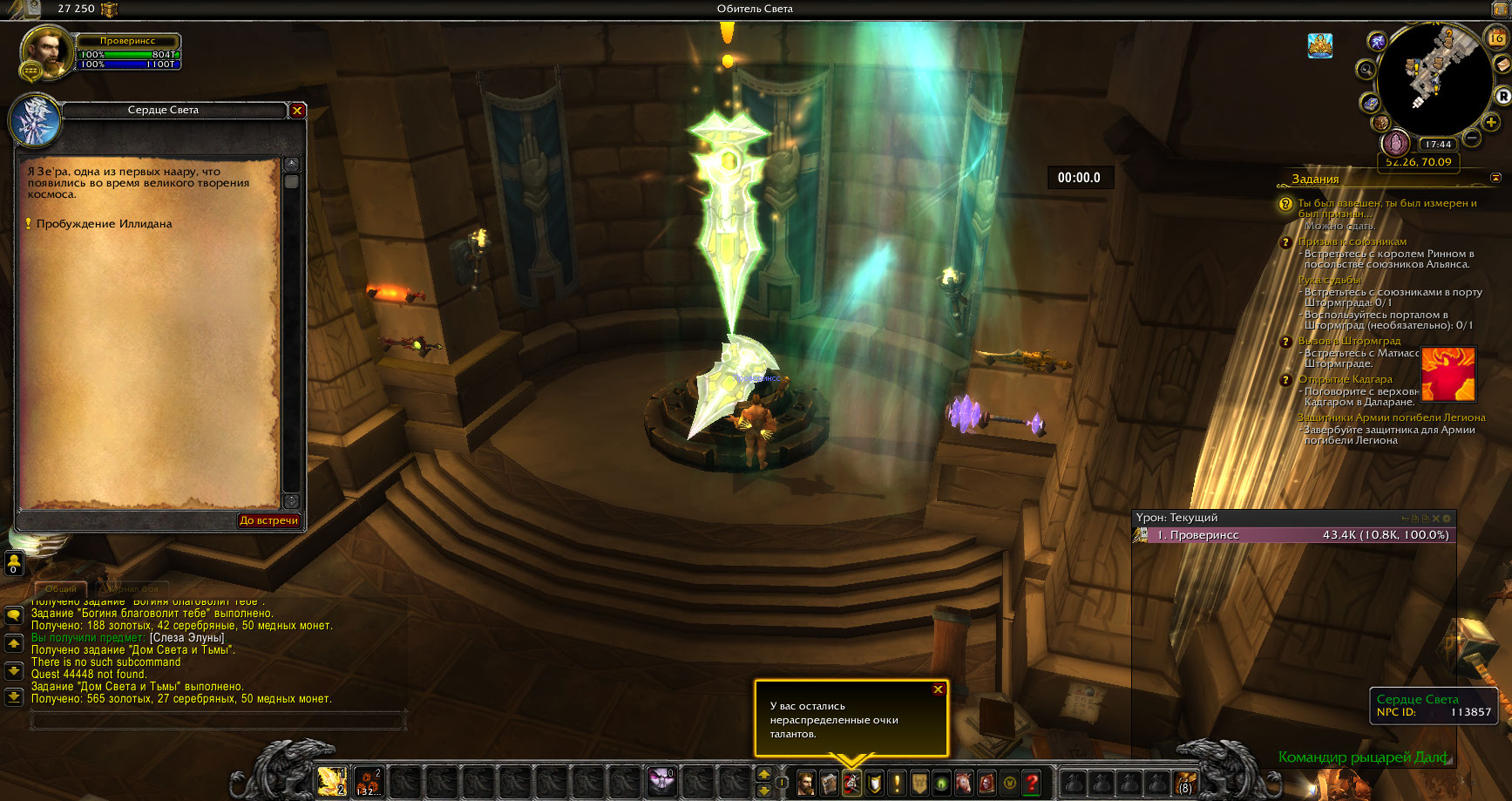The width and height of the screenshot is (1512, 801).
Task: Open the main backpack bag slot
Action: tap(1185, 783)
